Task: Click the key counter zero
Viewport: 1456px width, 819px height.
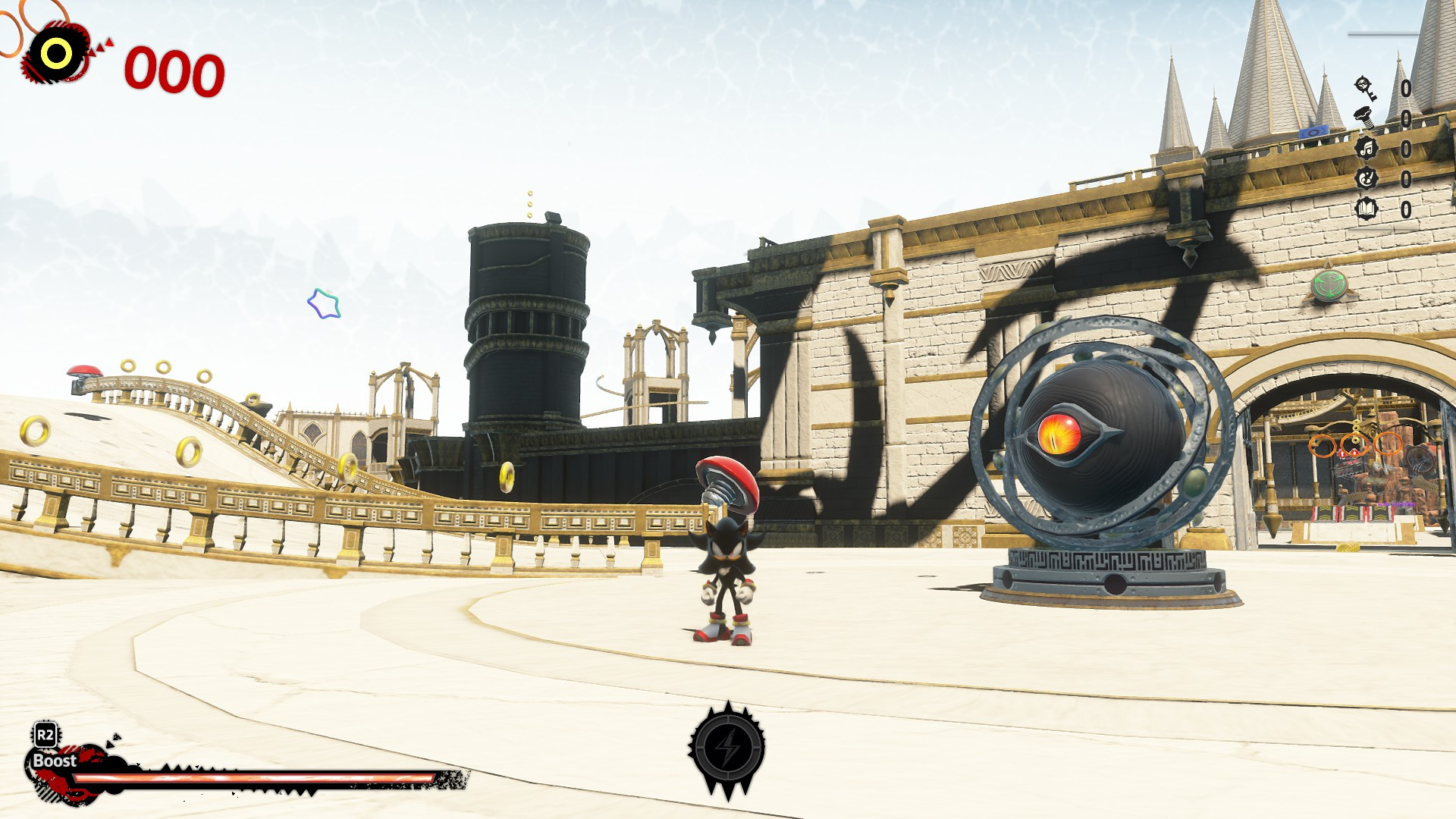Action: pyautogui.click(x=1408, y=89)
